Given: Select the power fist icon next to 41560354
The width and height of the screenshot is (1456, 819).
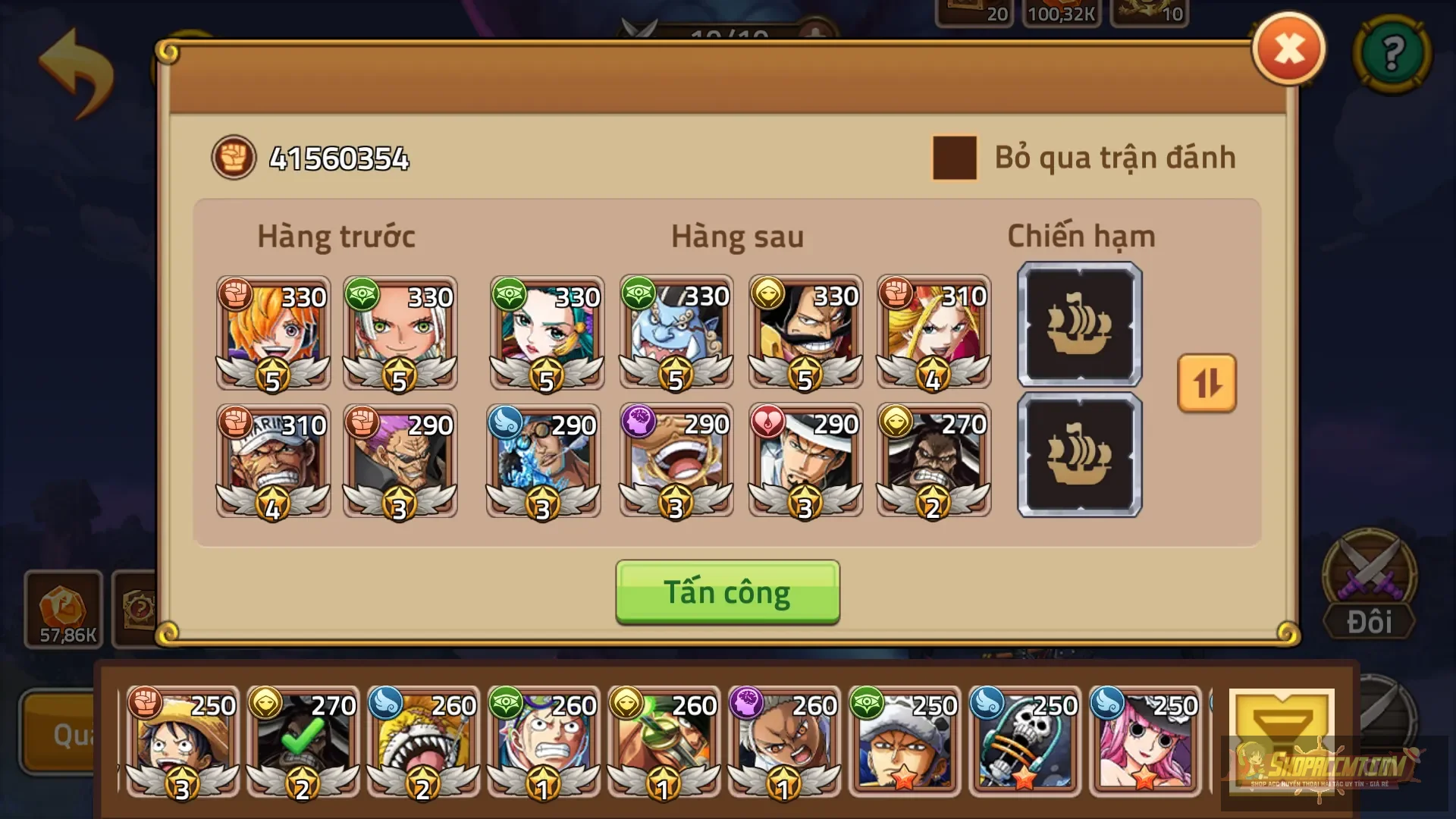Looking at the screenshot, I should coord(234,158).
